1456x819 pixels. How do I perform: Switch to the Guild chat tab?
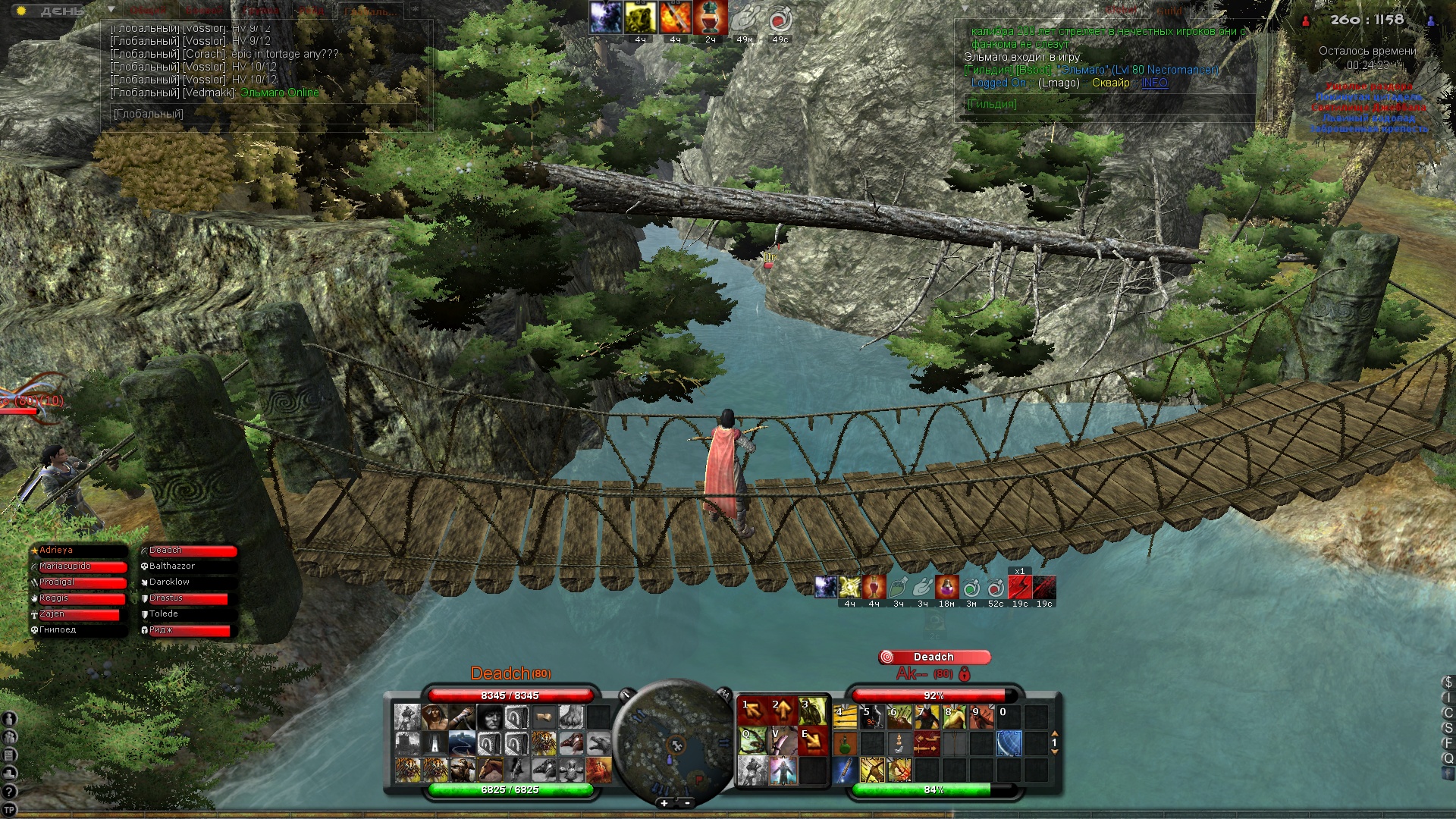(1169, 11)
